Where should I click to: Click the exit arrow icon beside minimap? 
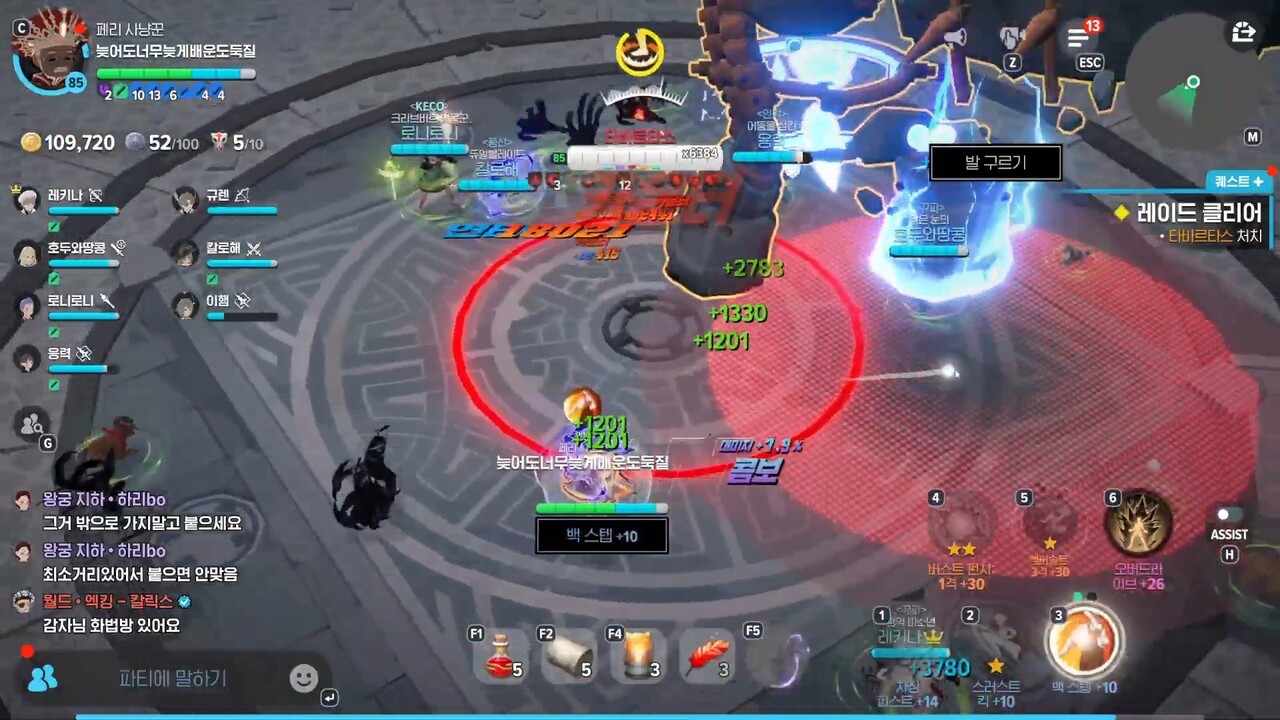[1243, 32]
